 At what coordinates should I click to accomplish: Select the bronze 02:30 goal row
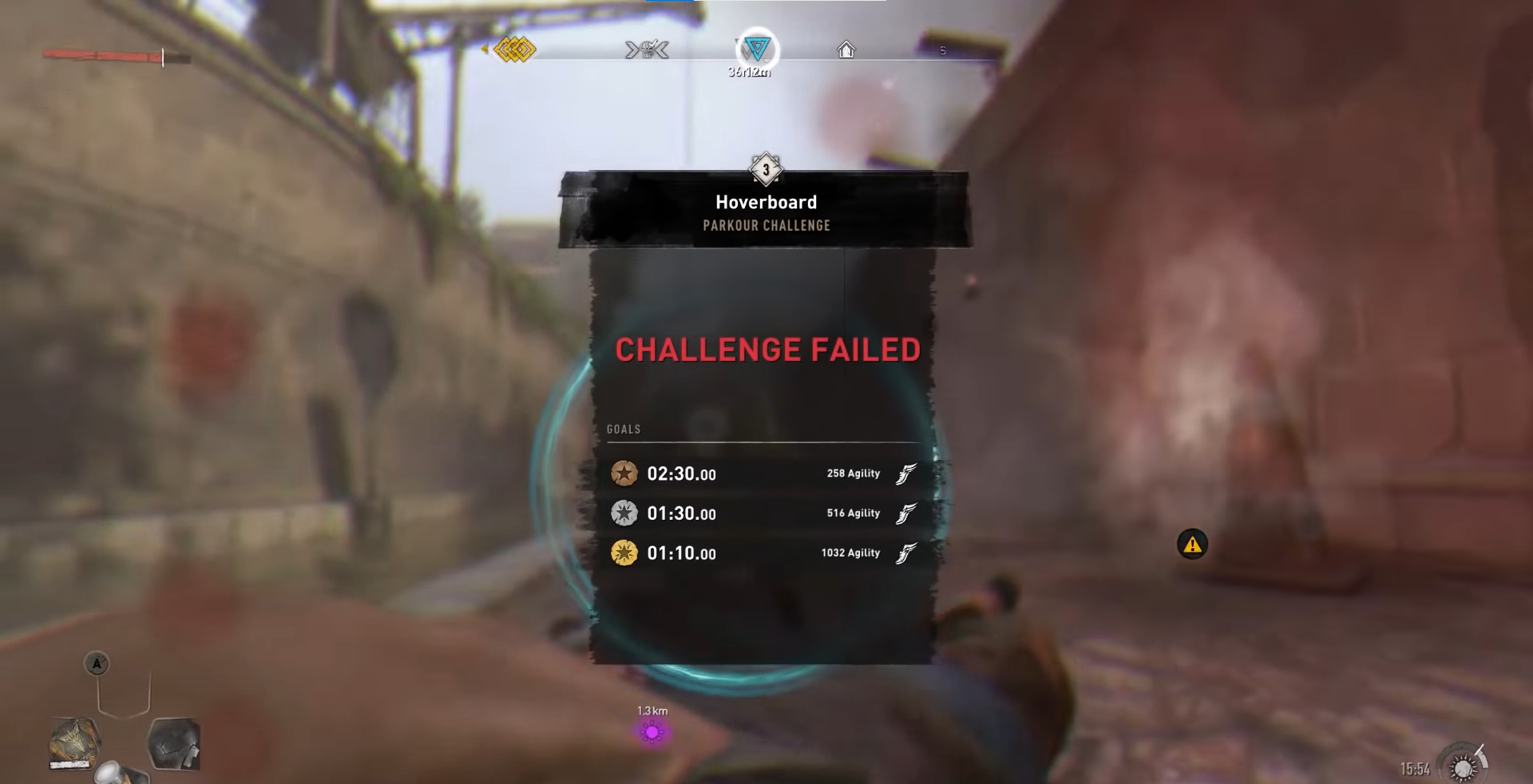[764, 473]
